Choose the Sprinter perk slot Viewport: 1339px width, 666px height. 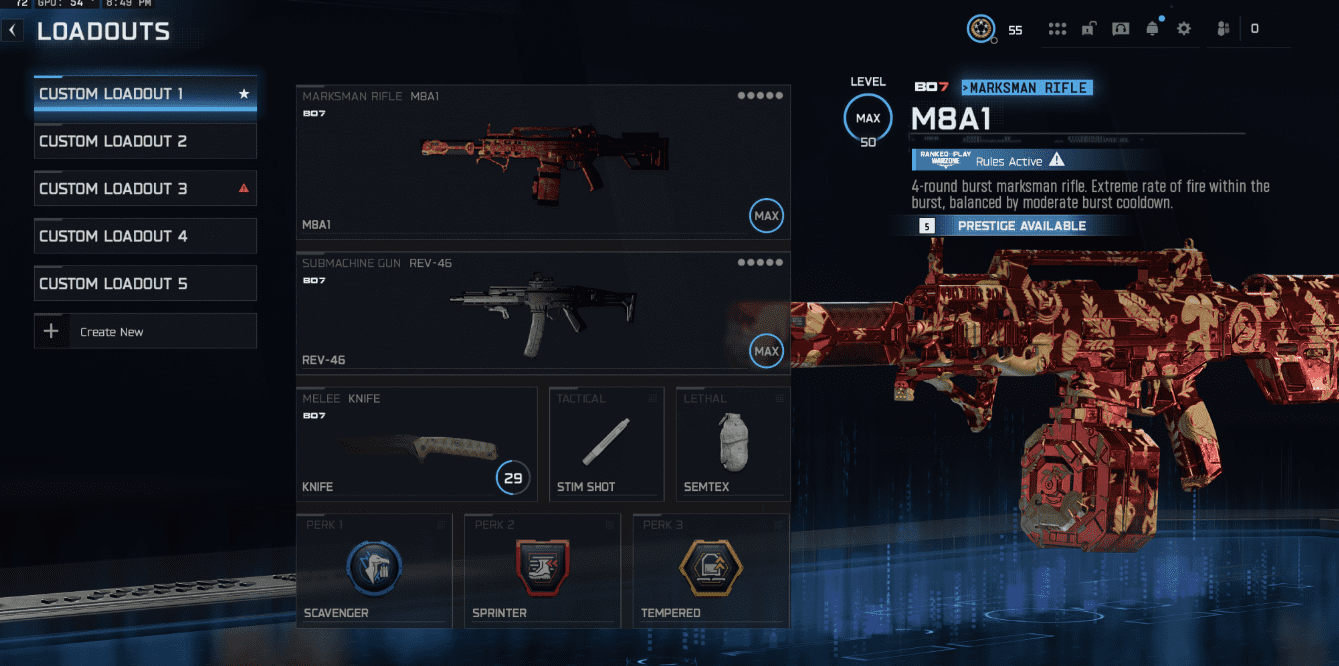542,570
